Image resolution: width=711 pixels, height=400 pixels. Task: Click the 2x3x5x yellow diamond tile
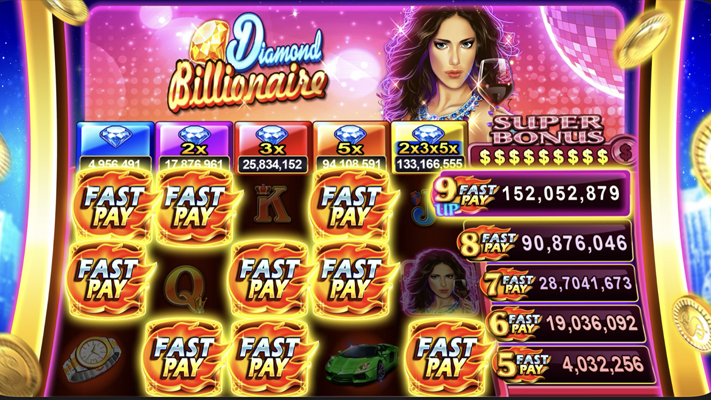[428, 145]
